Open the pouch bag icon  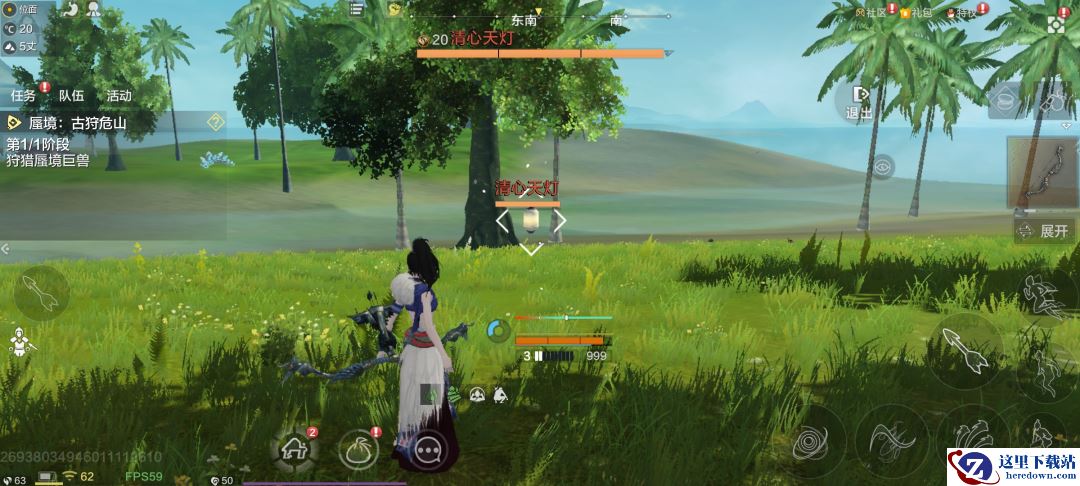358,450
